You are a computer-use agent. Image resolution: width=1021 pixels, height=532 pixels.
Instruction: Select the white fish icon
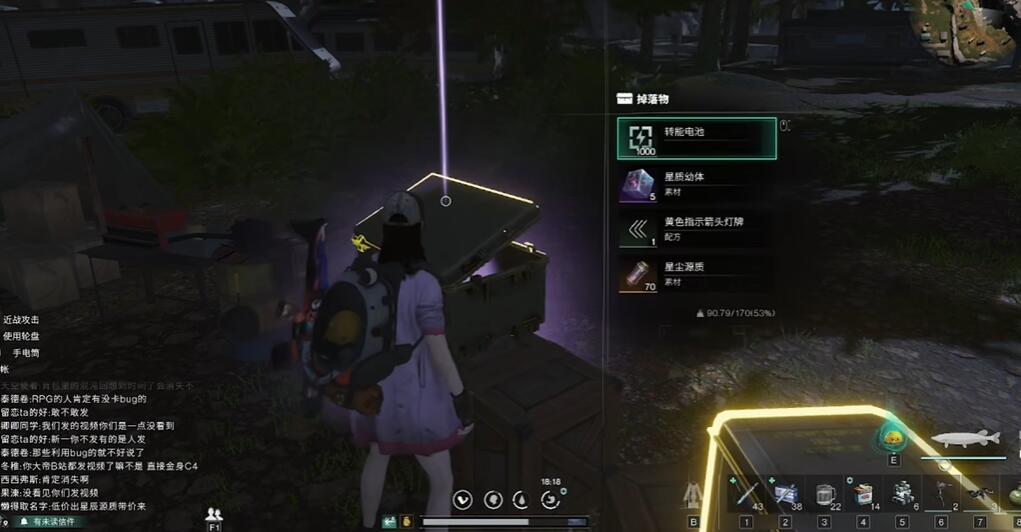point(965,439)
